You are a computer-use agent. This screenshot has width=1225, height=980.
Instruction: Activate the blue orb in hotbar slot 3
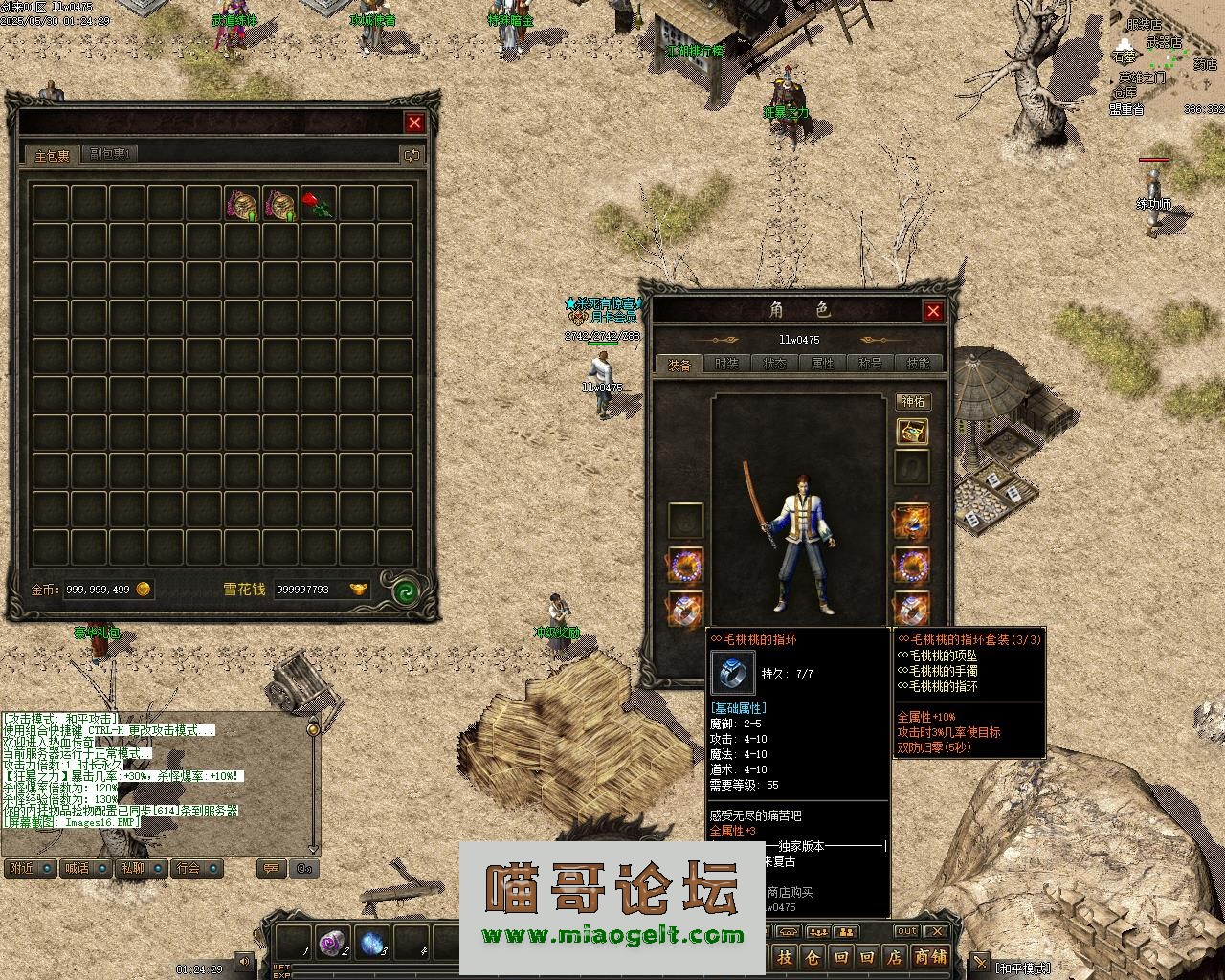[x=371, y=942]
